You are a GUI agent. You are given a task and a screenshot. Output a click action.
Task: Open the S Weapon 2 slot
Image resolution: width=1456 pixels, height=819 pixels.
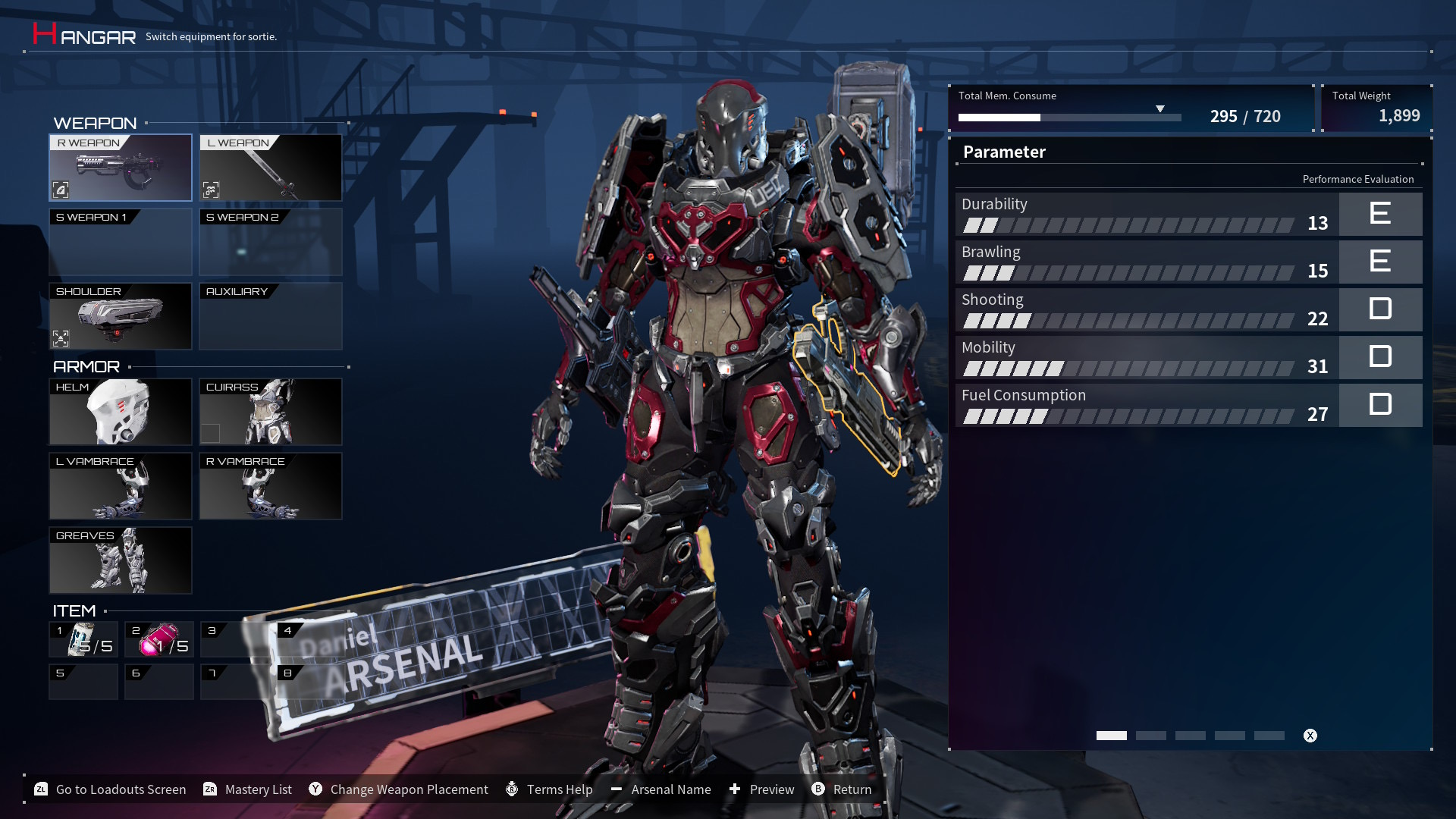[x=271, y=242]
